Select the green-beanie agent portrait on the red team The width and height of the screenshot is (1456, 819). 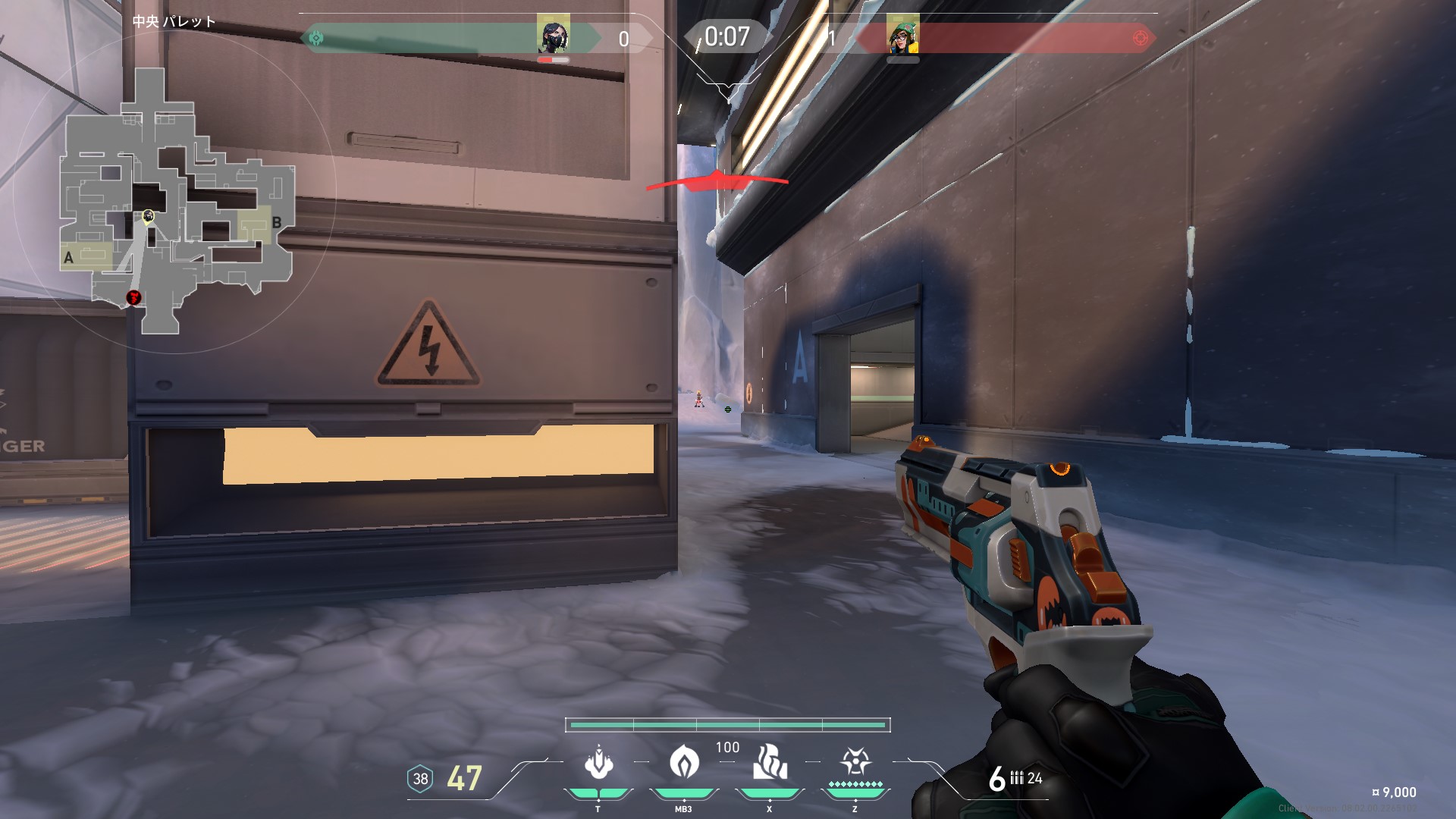coord(902,36)
